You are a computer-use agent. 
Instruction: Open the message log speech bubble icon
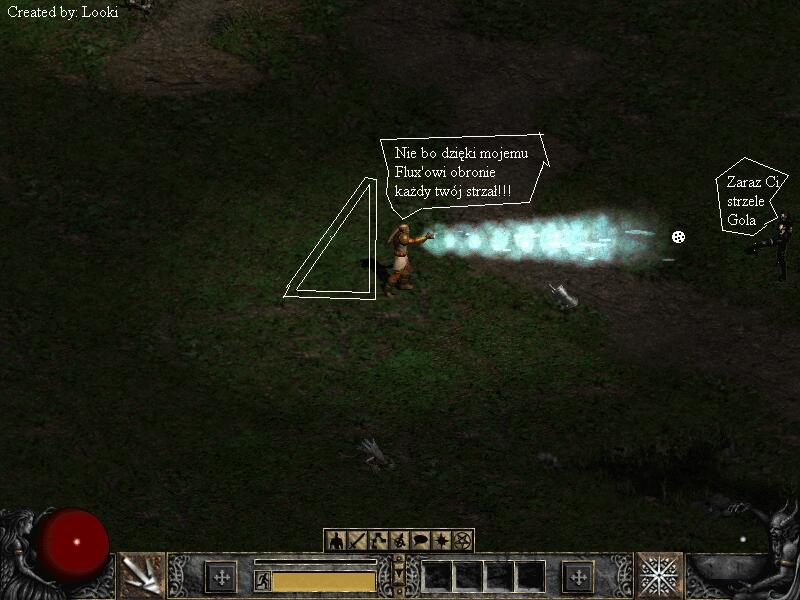click(x=421, y=541)
